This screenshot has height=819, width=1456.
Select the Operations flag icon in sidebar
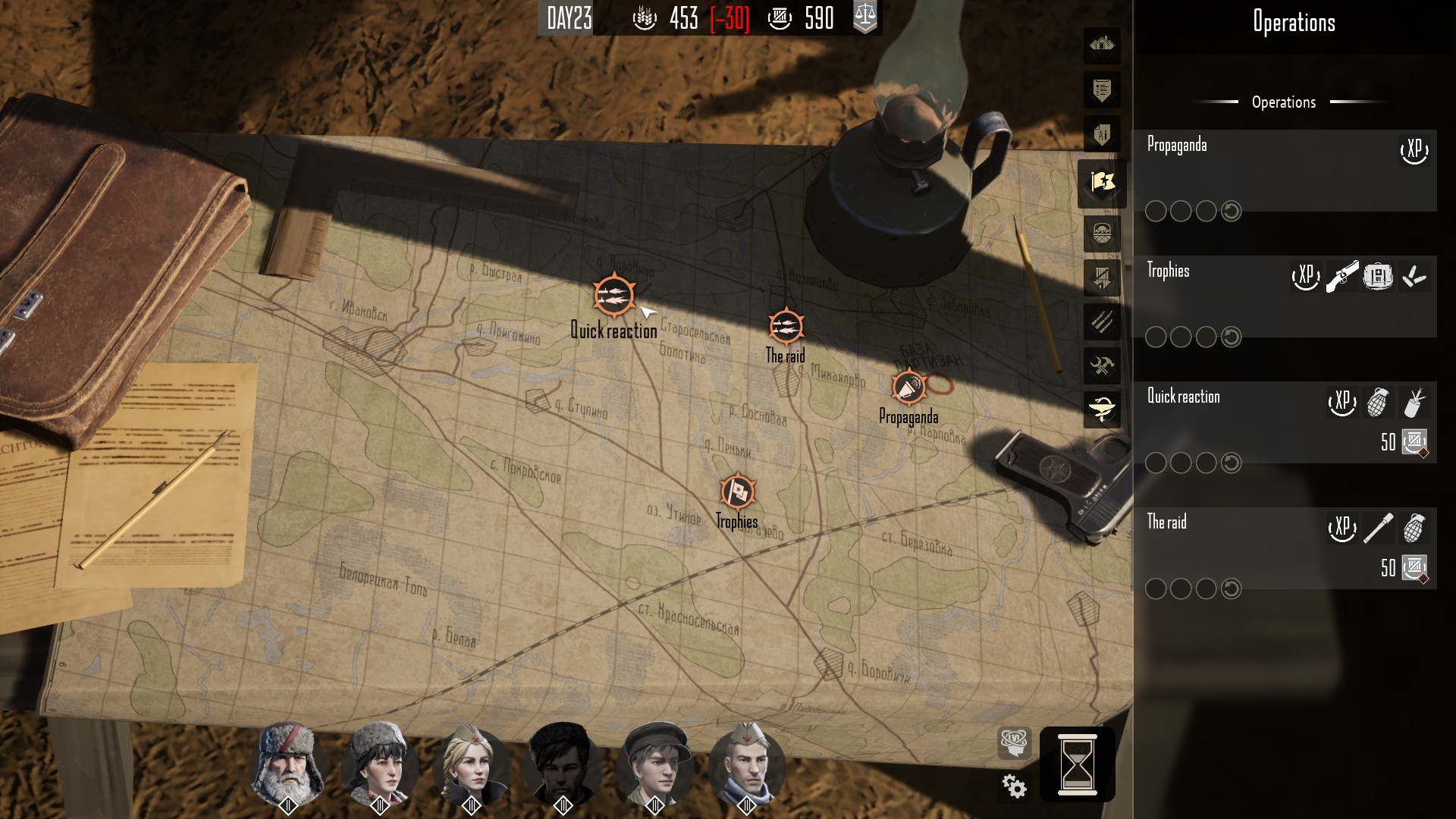pyautogui.click(x=1102, y=183)
